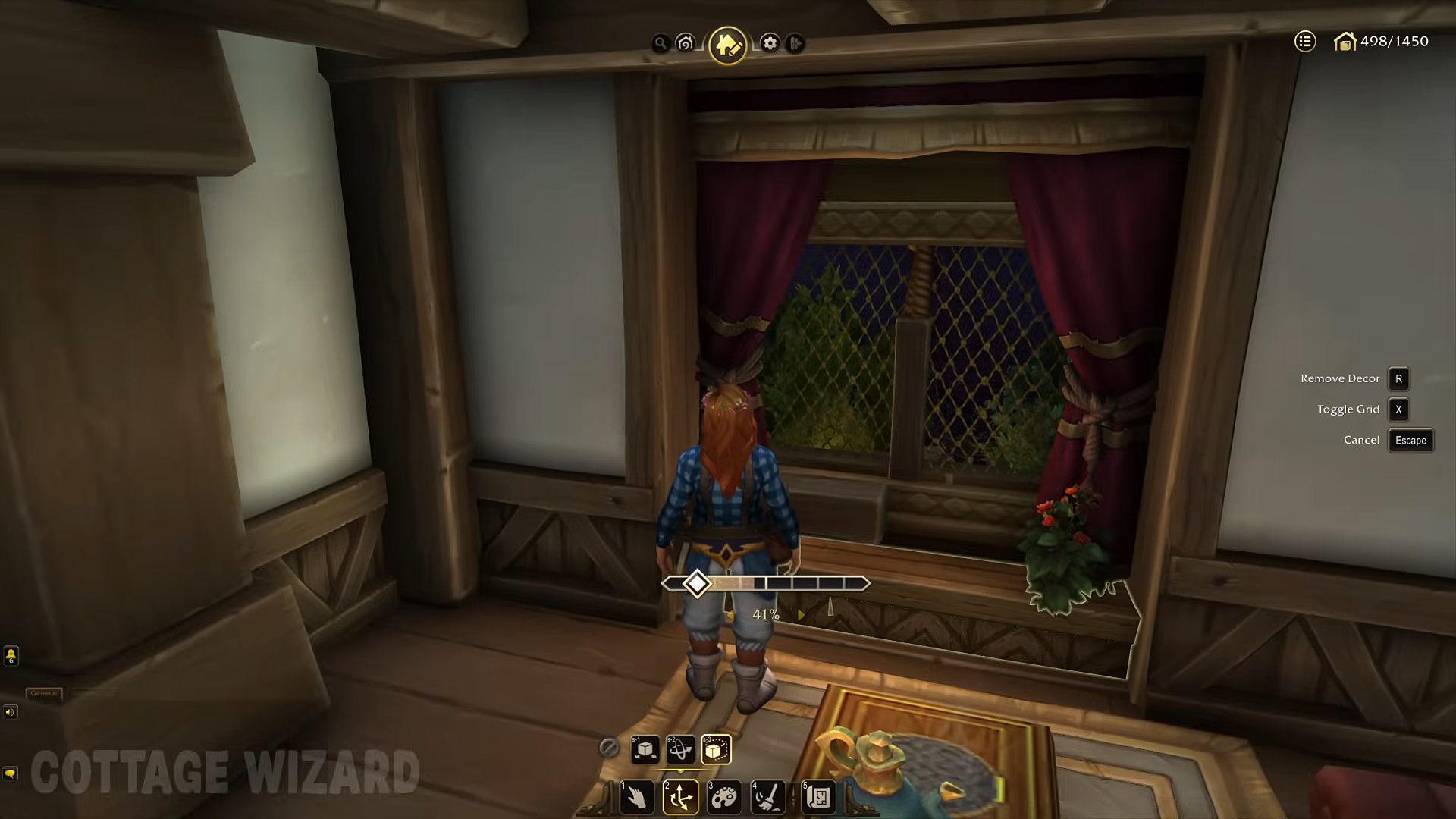This screenshot has width=1456, height=819.
Task: Move the scale slider diamond handle
Action: click(696, 583)
